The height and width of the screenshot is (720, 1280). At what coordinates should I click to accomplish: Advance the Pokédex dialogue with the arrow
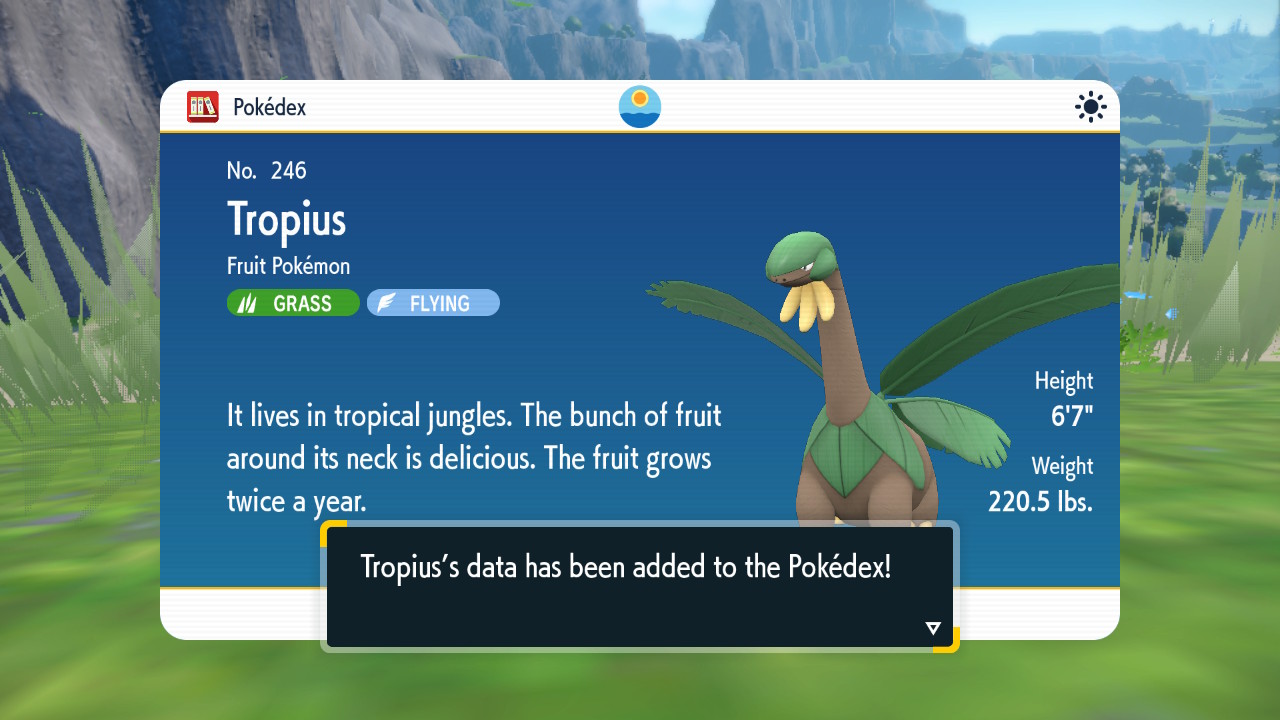point(933,628)
